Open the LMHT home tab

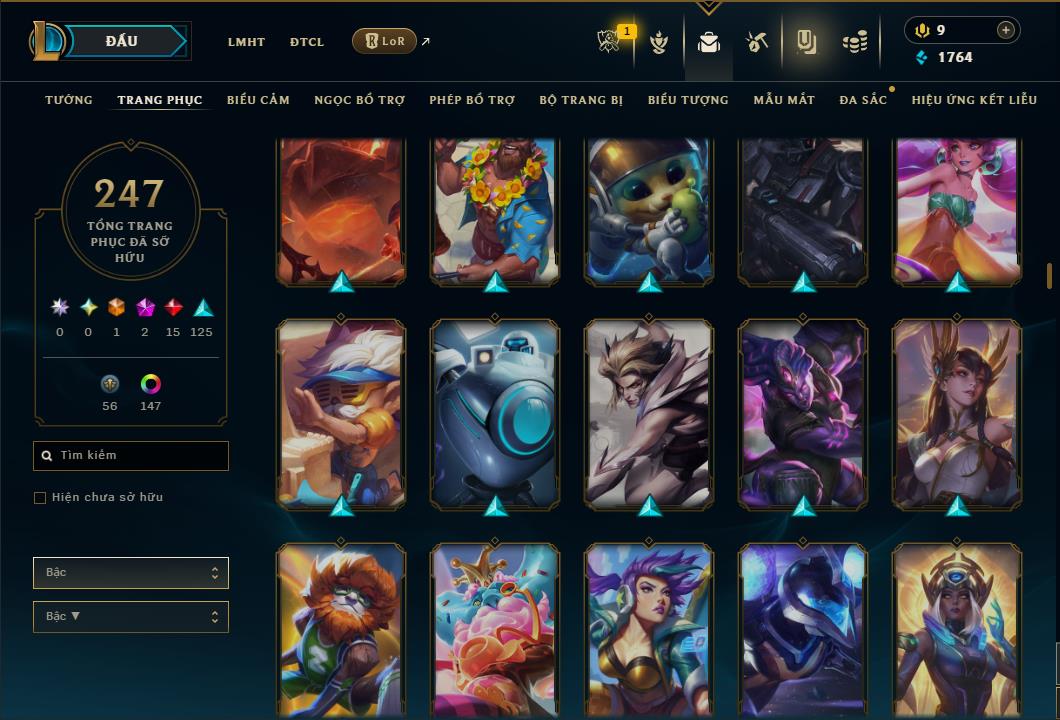click(x=246, y=42)
